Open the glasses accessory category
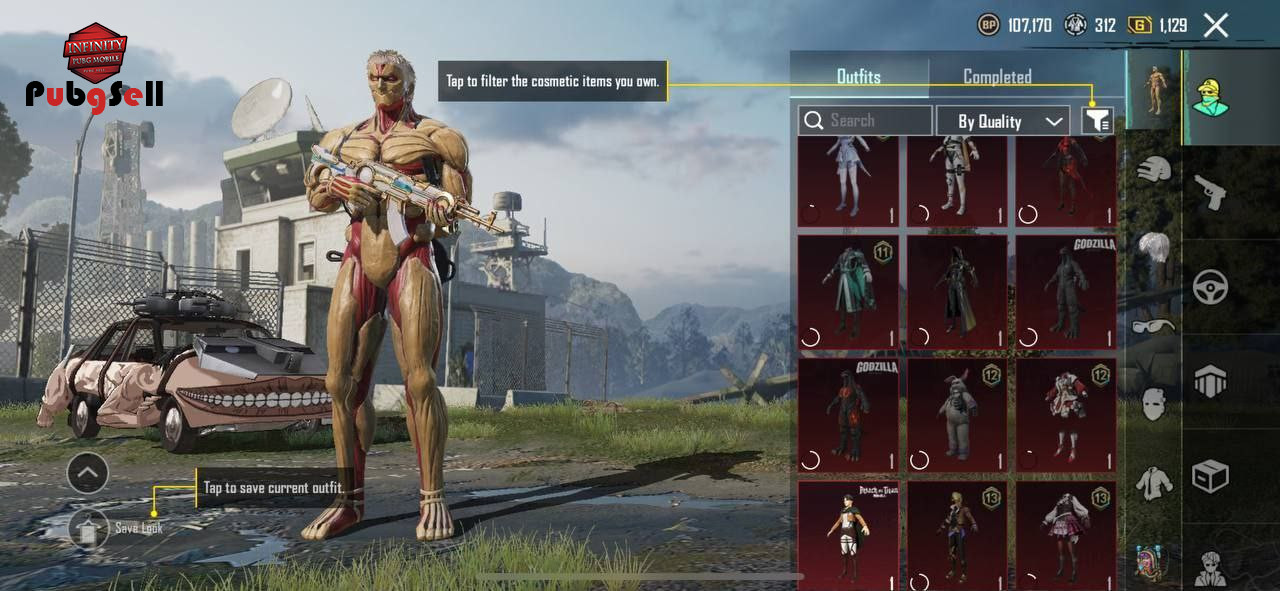 pyautogui.click(x=1154, y=325)
